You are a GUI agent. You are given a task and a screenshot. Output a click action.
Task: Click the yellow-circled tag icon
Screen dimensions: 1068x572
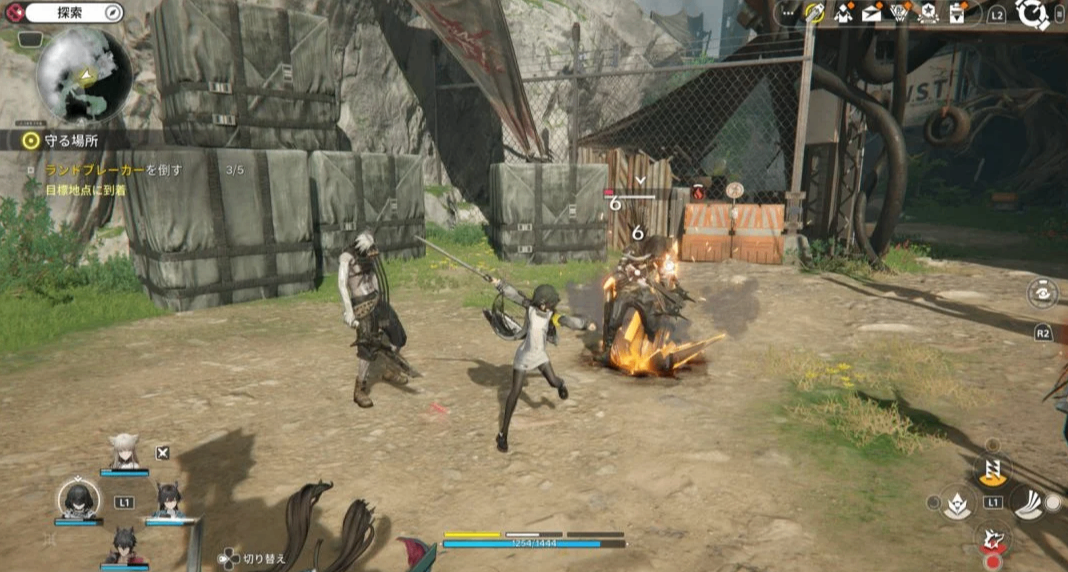coord(815,13)
